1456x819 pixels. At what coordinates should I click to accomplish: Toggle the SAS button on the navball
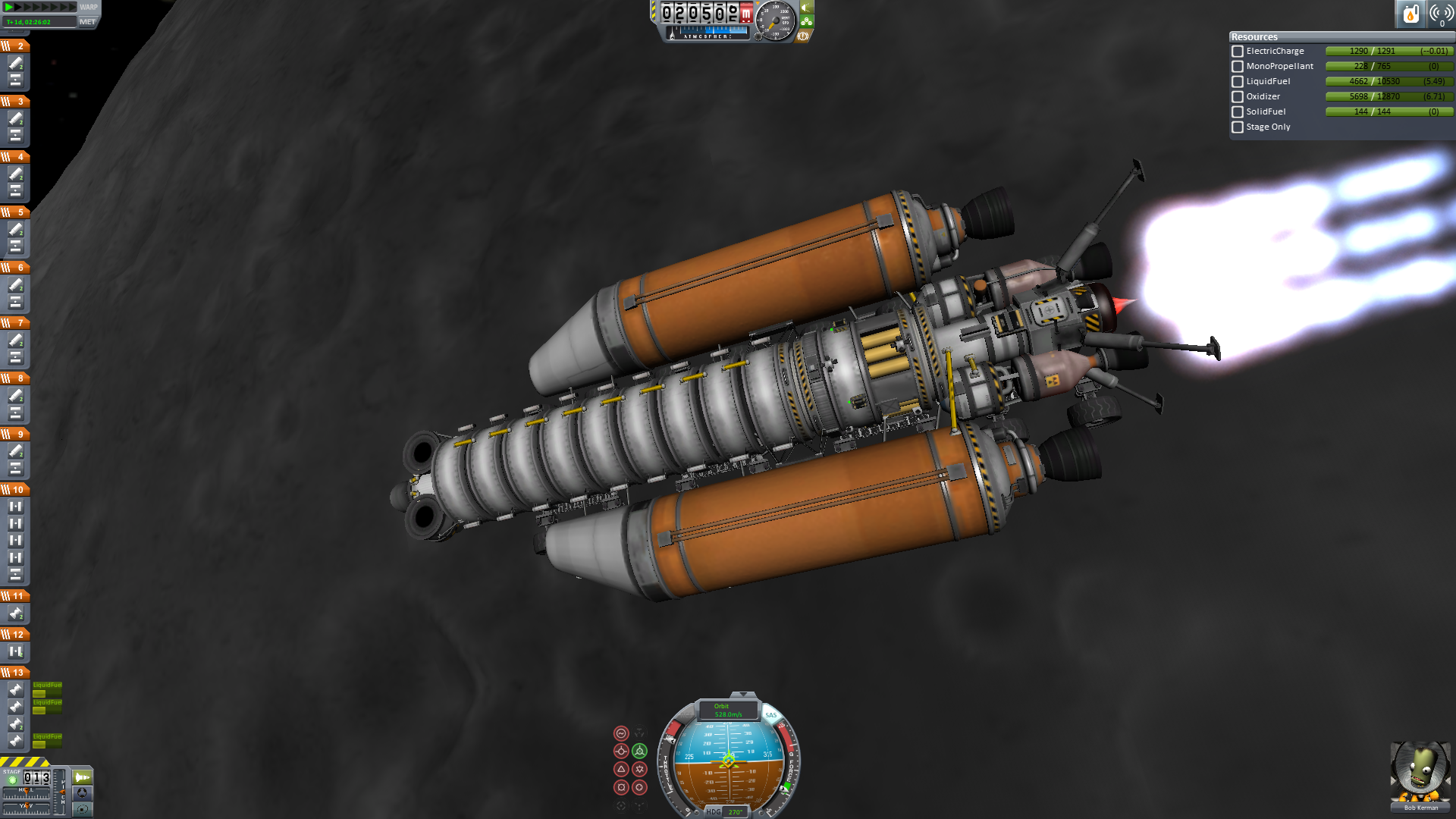(770, 715)
